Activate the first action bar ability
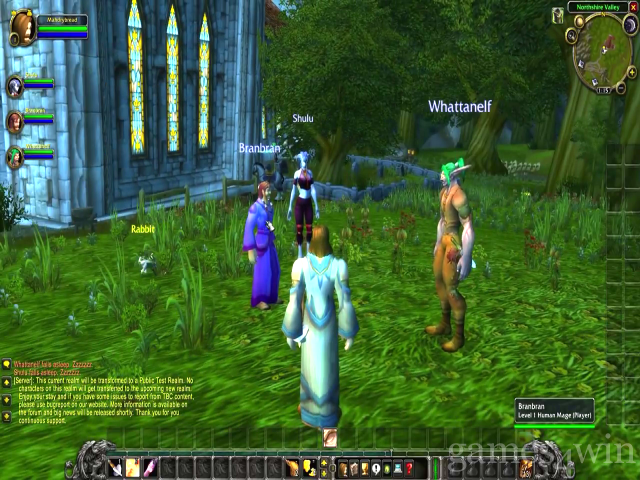 click(115, 468)
